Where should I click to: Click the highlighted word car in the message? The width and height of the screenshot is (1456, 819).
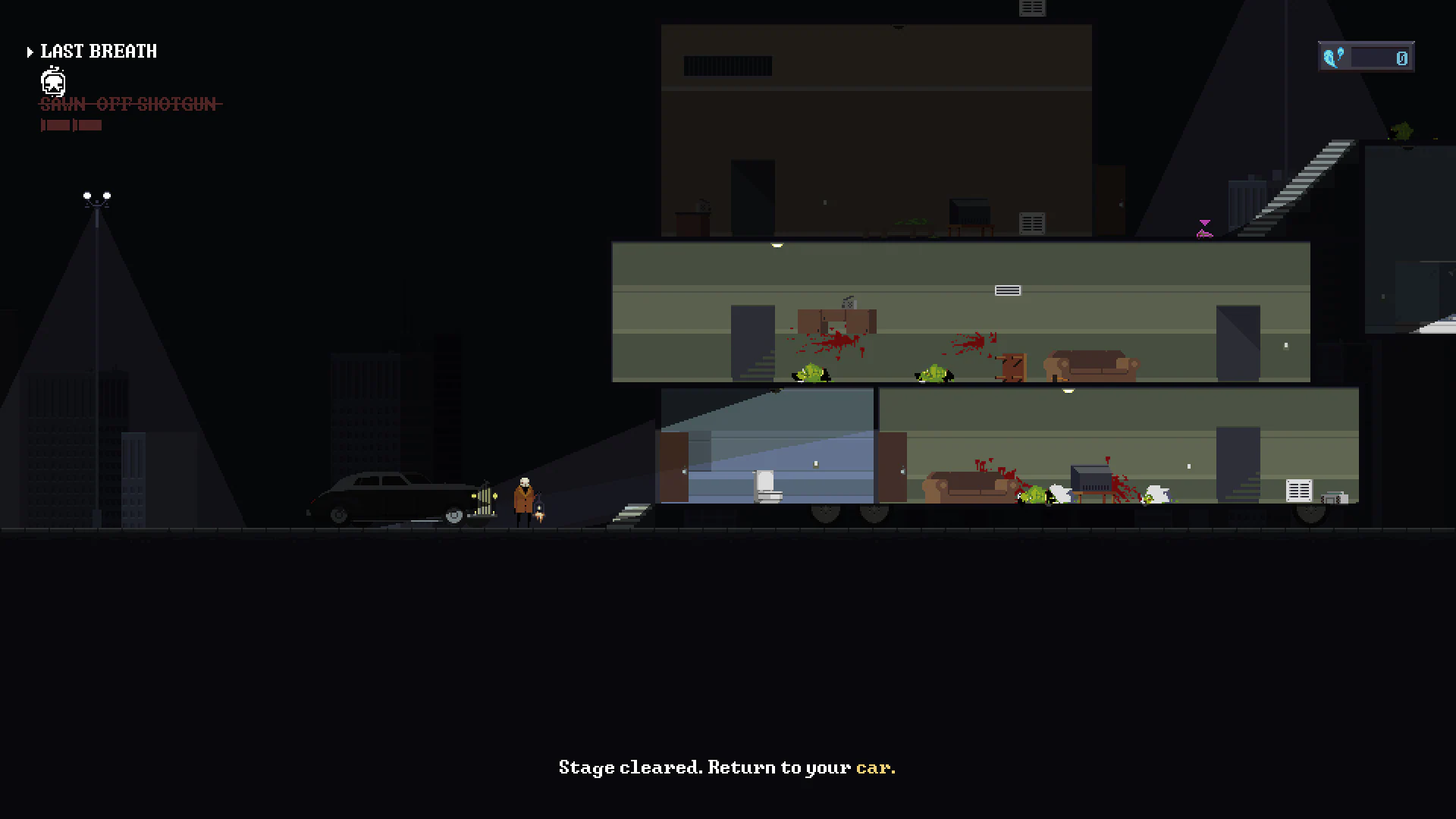[874, 767]
